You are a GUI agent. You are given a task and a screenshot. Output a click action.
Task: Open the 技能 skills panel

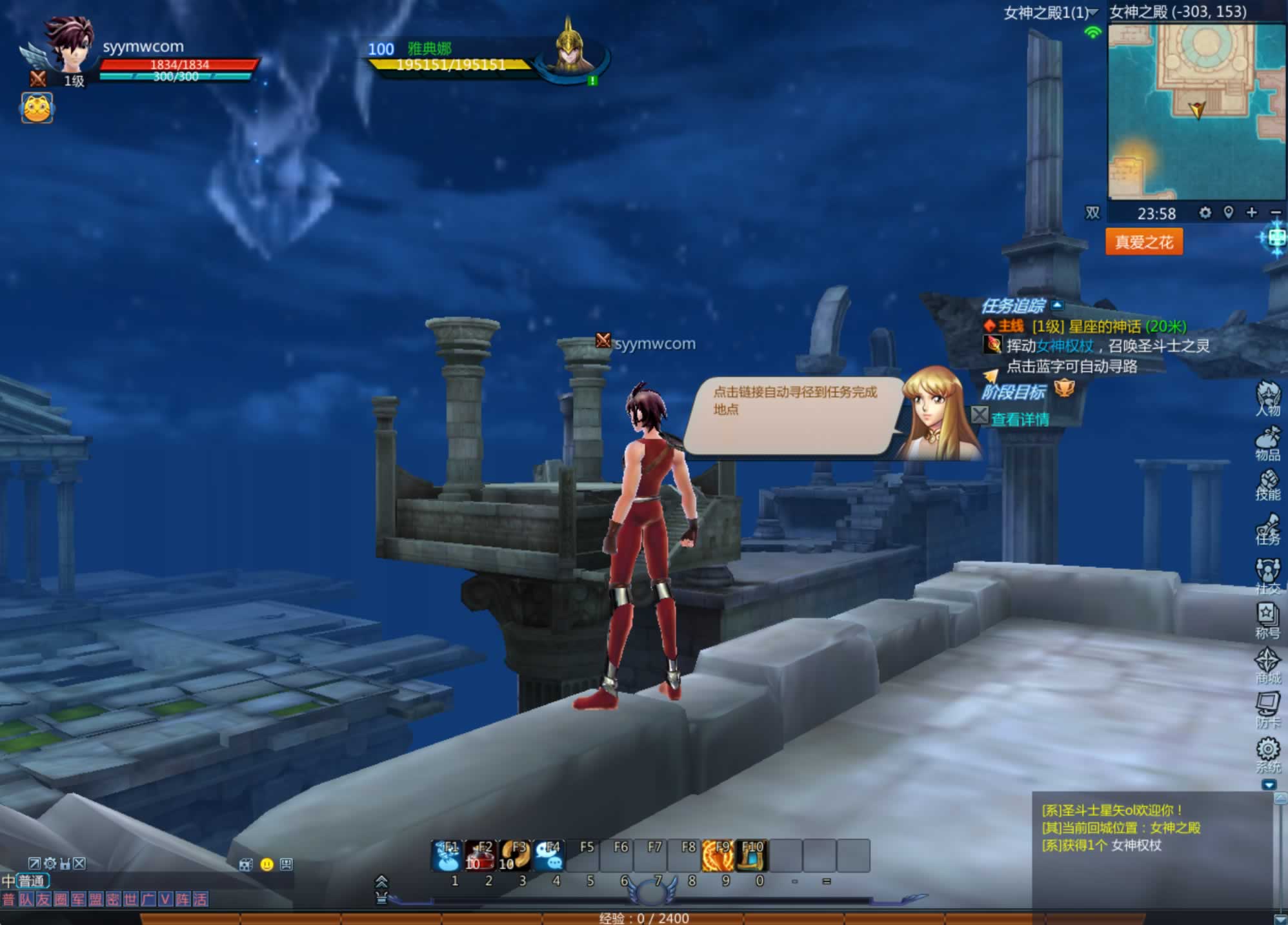(x=1267, y=485)
